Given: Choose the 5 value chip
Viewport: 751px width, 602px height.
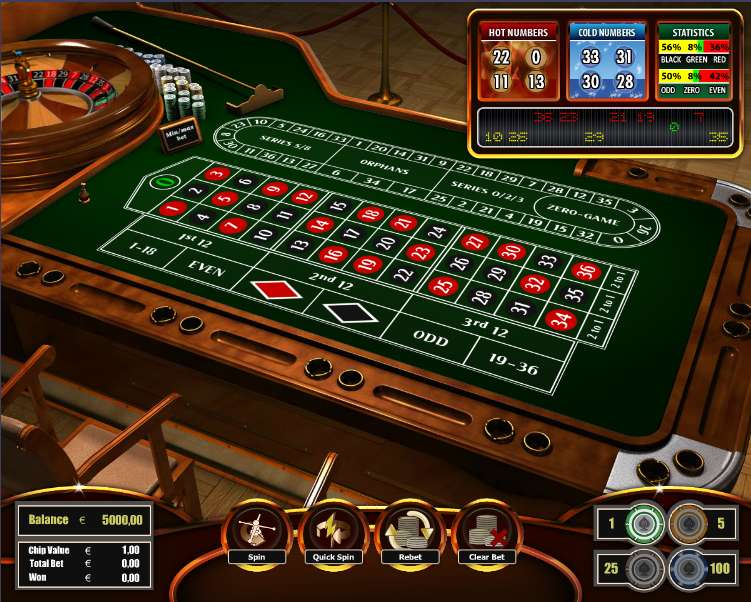Looking at the screenshot, I should click(689, 523).
